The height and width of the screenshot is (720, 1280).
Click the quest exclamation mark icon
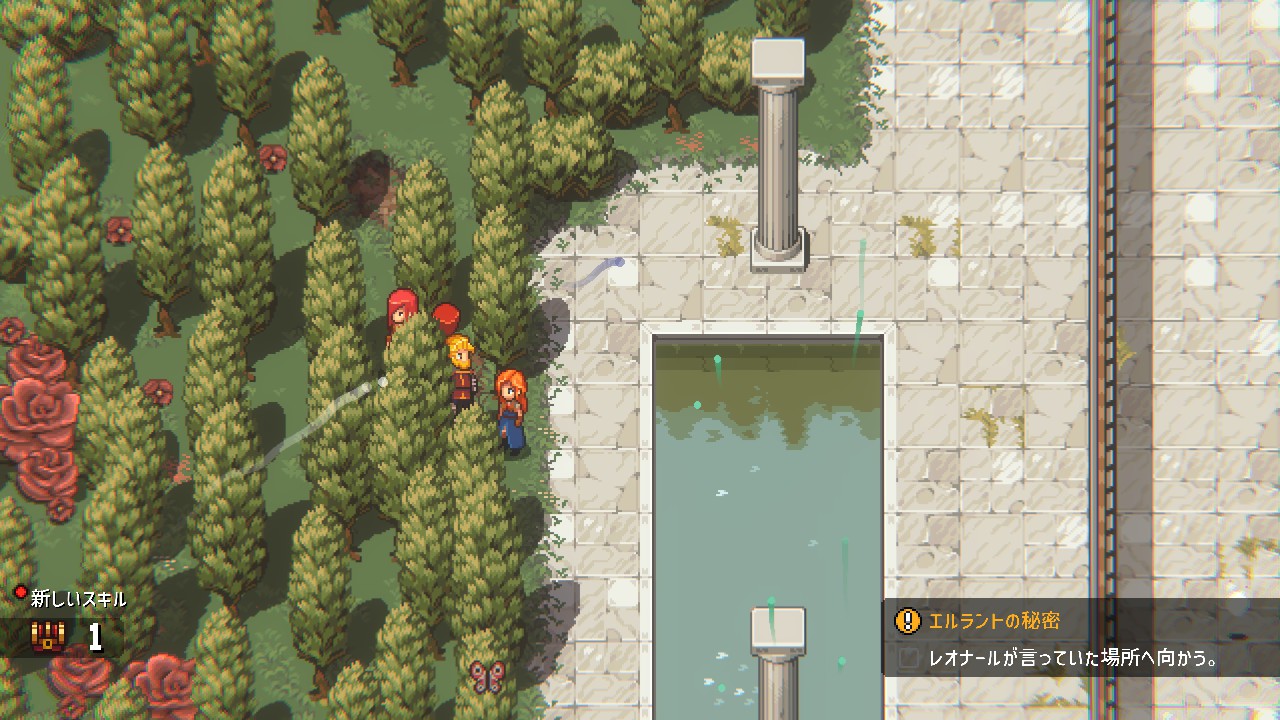(x=907, y=621)
